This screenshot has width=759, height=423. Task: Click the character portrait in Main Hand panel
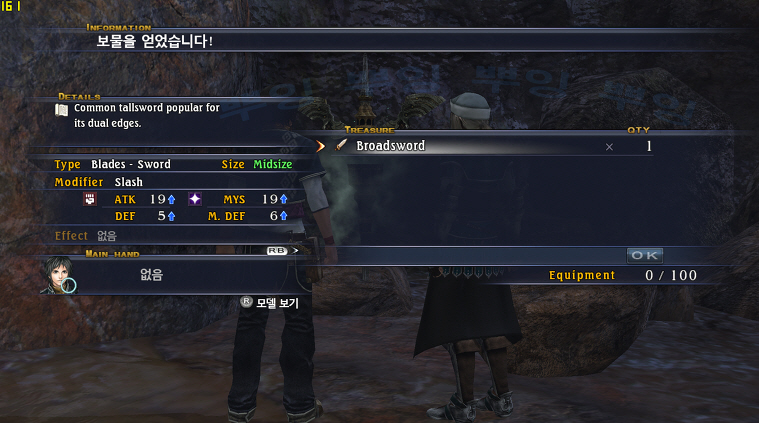(x=59, y=275)
